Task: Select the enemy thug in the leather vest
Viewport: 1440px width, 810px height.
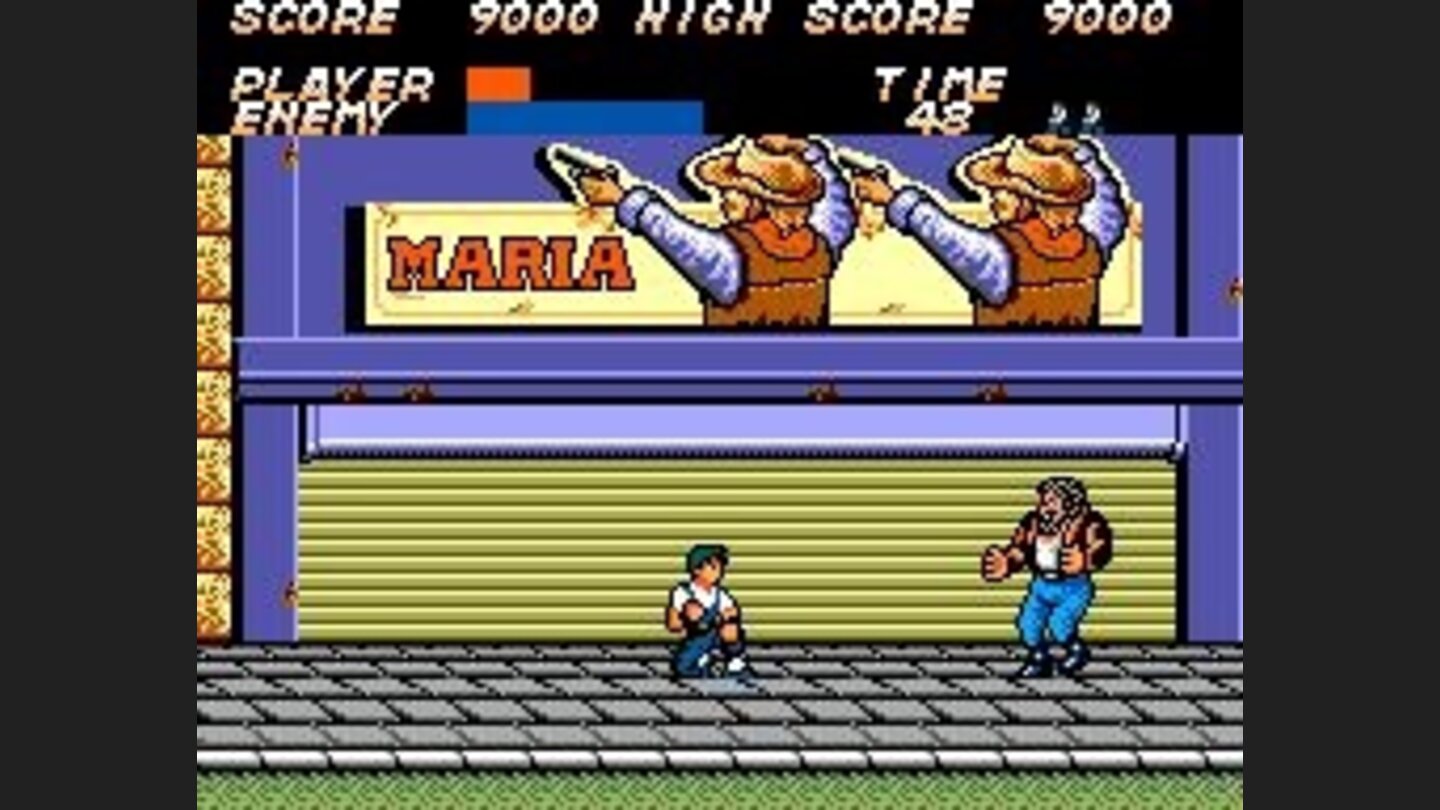Action: point(1050,560)
